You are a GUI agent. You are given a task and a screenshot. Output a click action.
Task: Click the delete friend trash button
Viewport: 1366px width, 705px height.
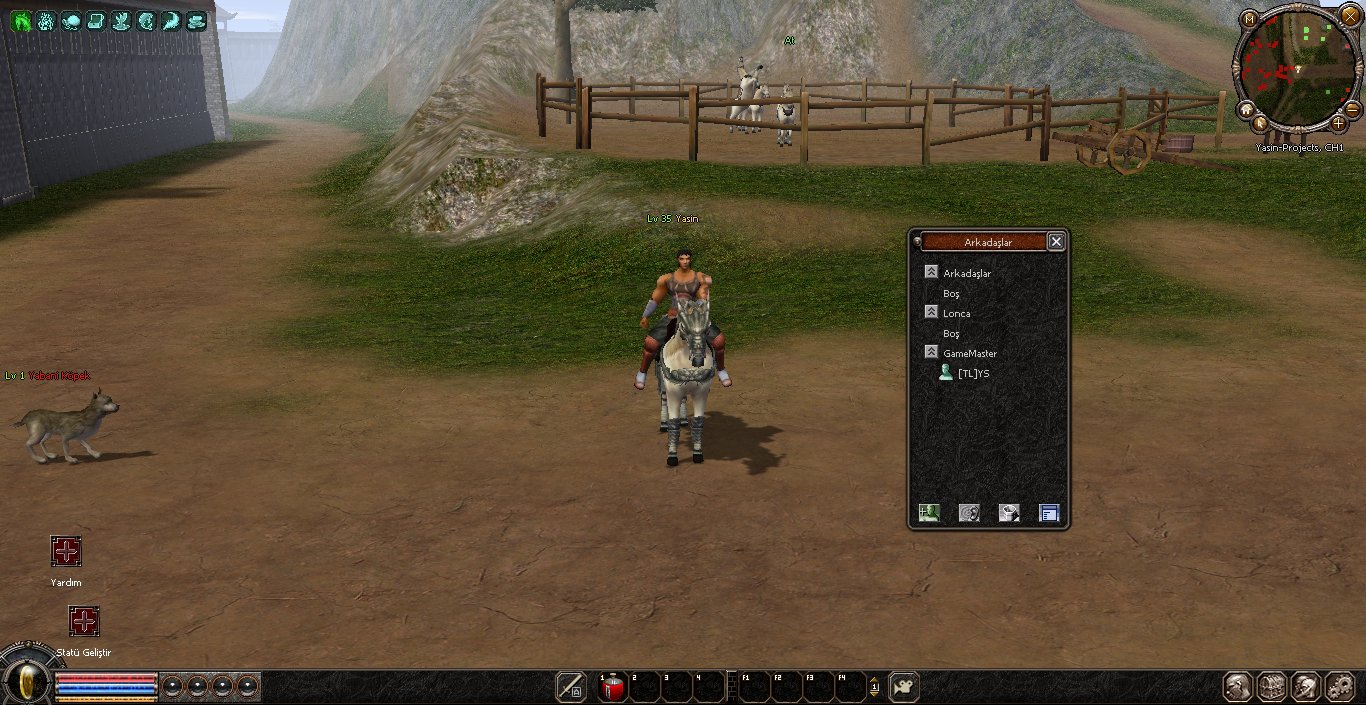1009,513
